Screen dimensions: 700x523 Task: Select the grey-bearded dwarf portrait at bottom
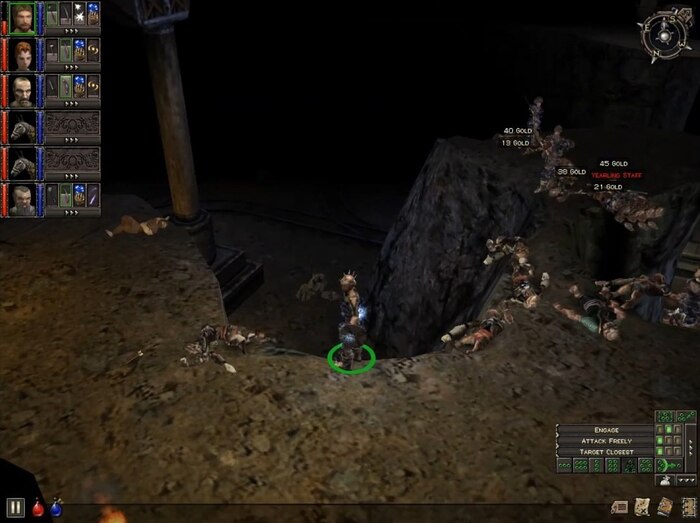(22, 198)
